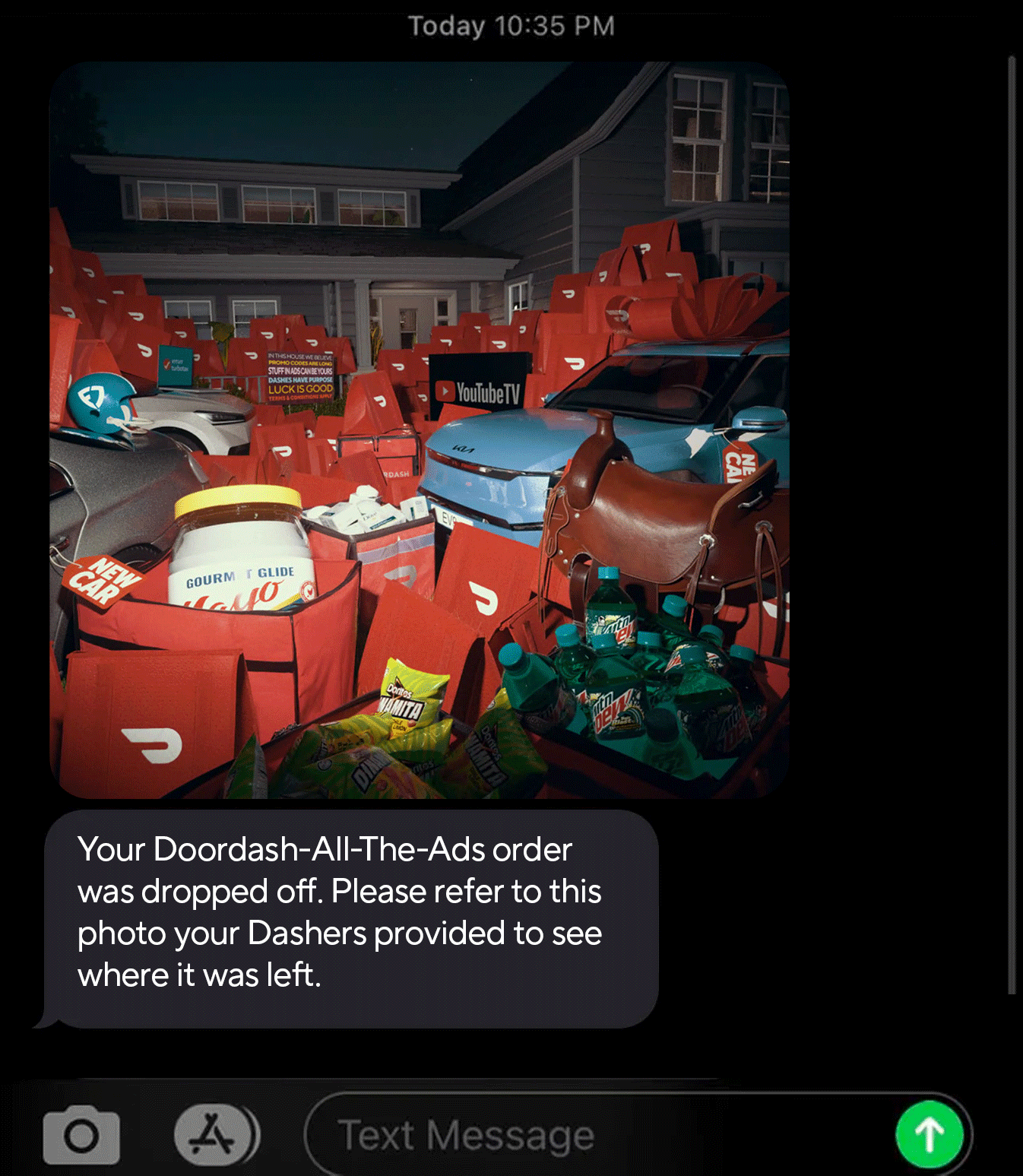Focus the Text Message input field
1023x1176 pixels.
pos(593,1136)
